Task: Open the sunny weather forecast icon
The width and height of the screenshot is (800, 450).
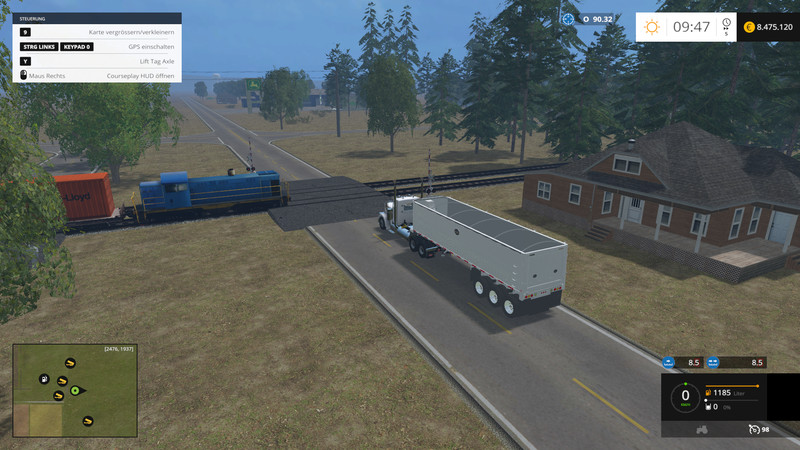Action: pyautogui.click(x=652, y=27)
